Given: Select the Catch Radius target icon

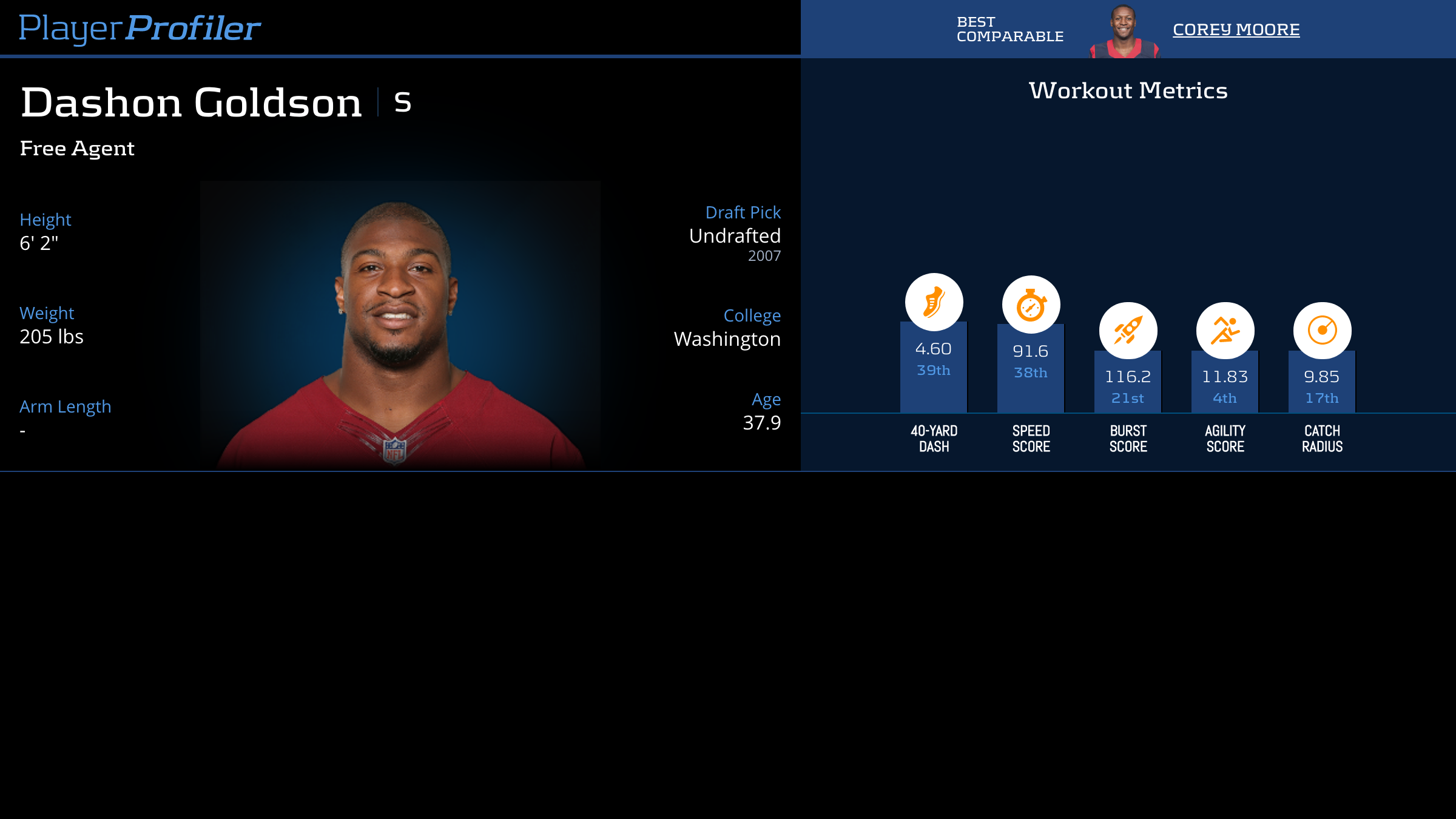Looking at the screenshot, I should click(1322, 331).
